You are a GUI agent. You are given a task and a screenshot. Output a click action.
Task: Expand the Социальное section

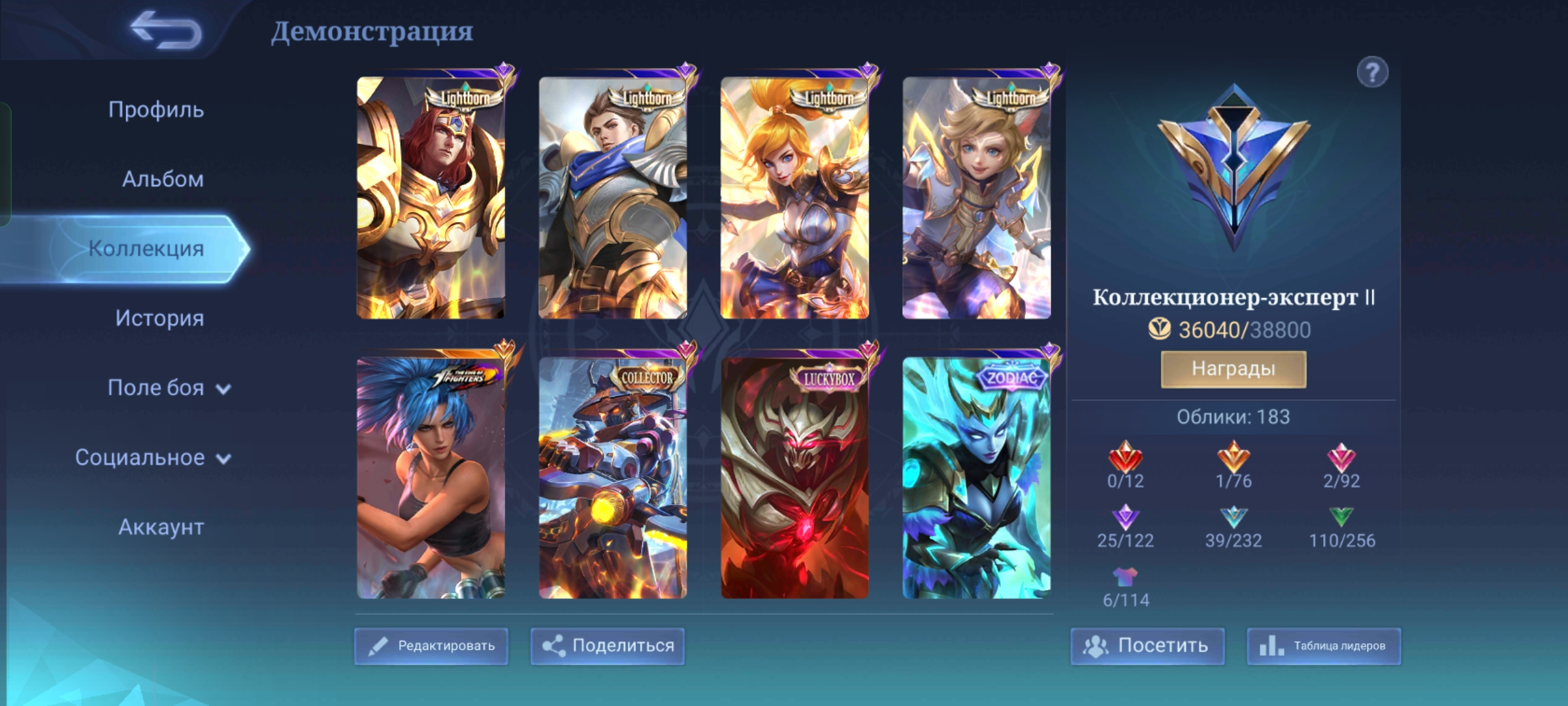[x=152, y=458]
